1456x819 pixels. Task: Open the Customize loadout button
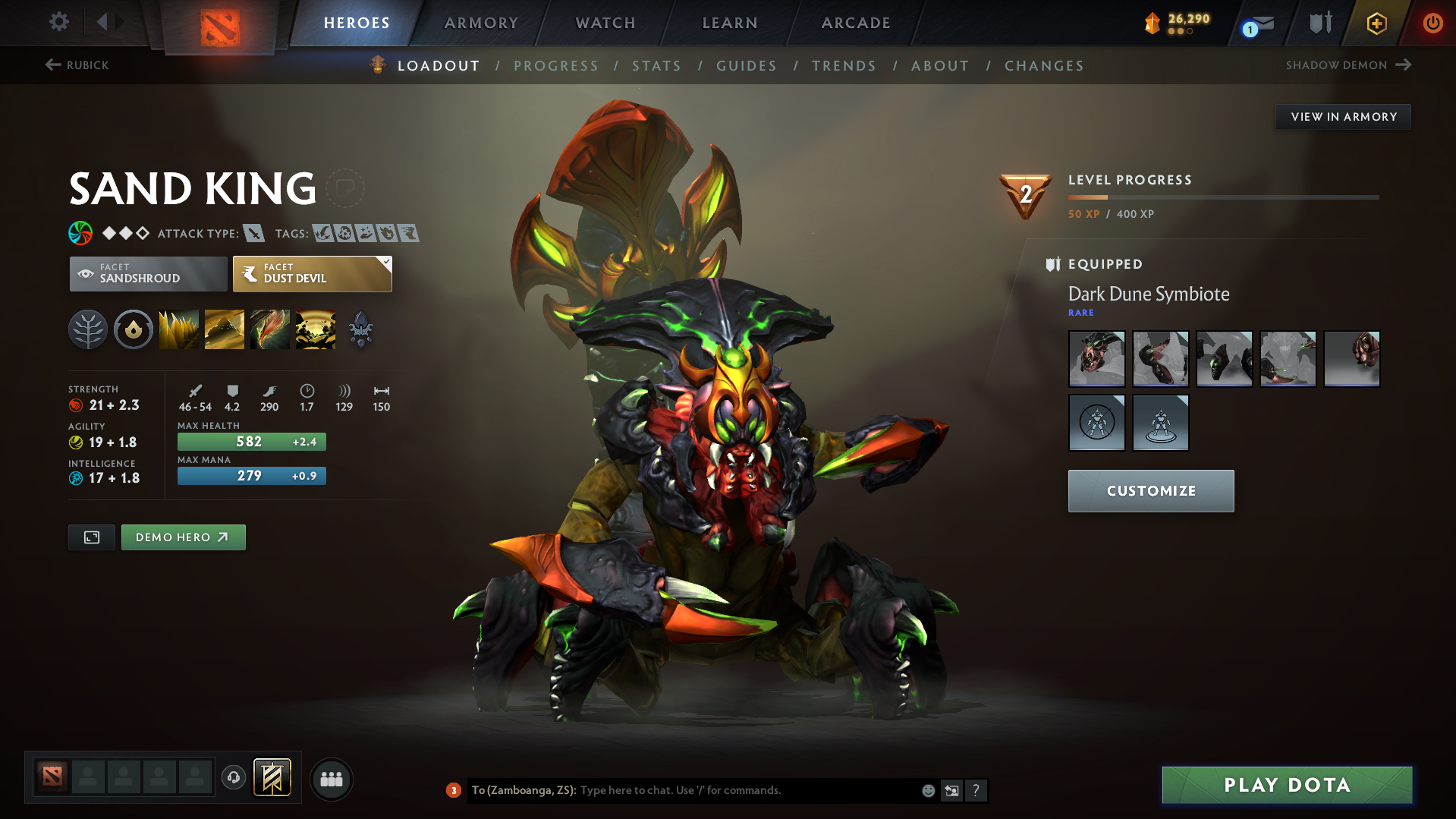tap(1150, 491)
